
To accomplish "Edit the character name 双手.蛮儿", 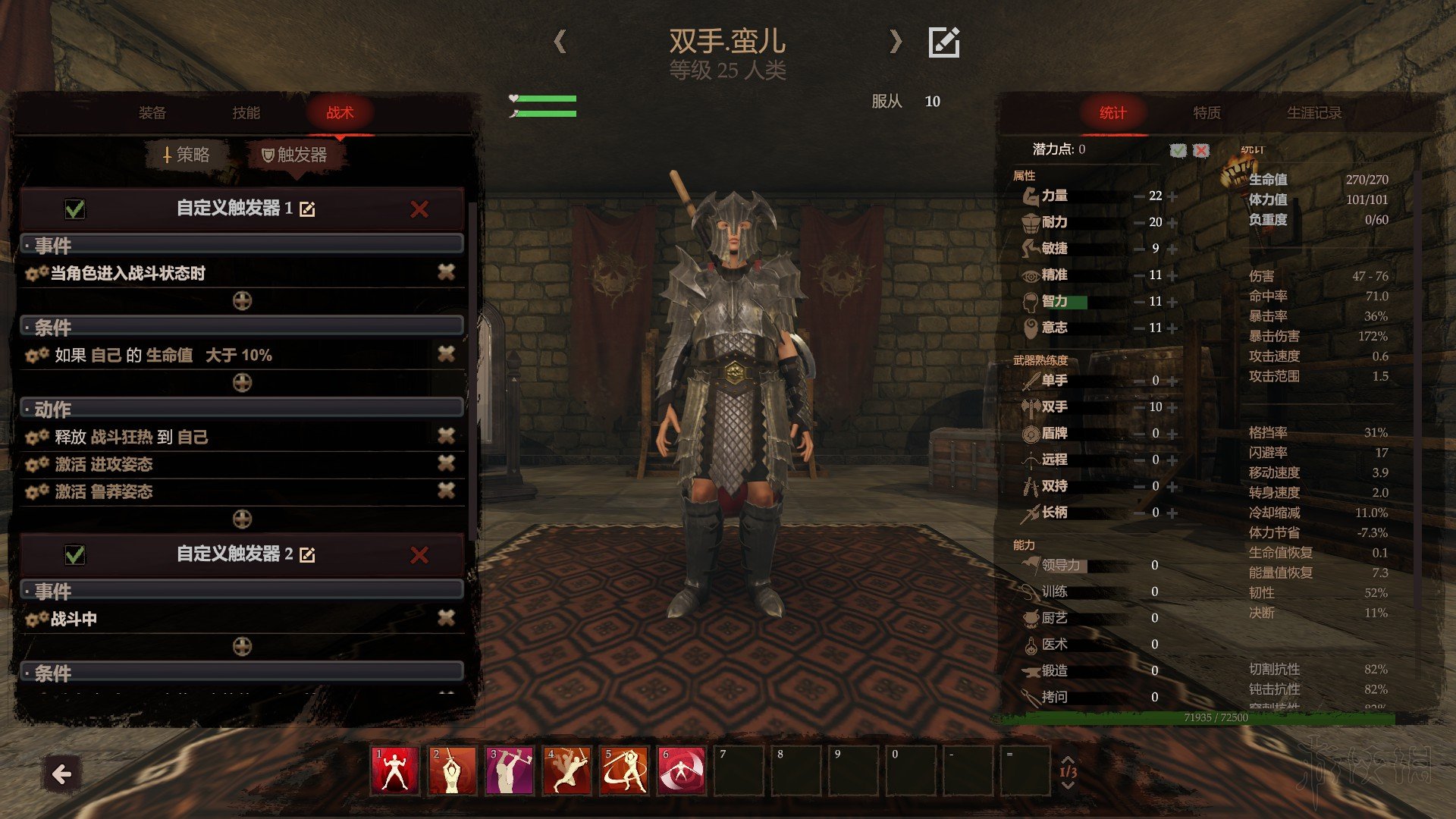I will pos(944,42).
